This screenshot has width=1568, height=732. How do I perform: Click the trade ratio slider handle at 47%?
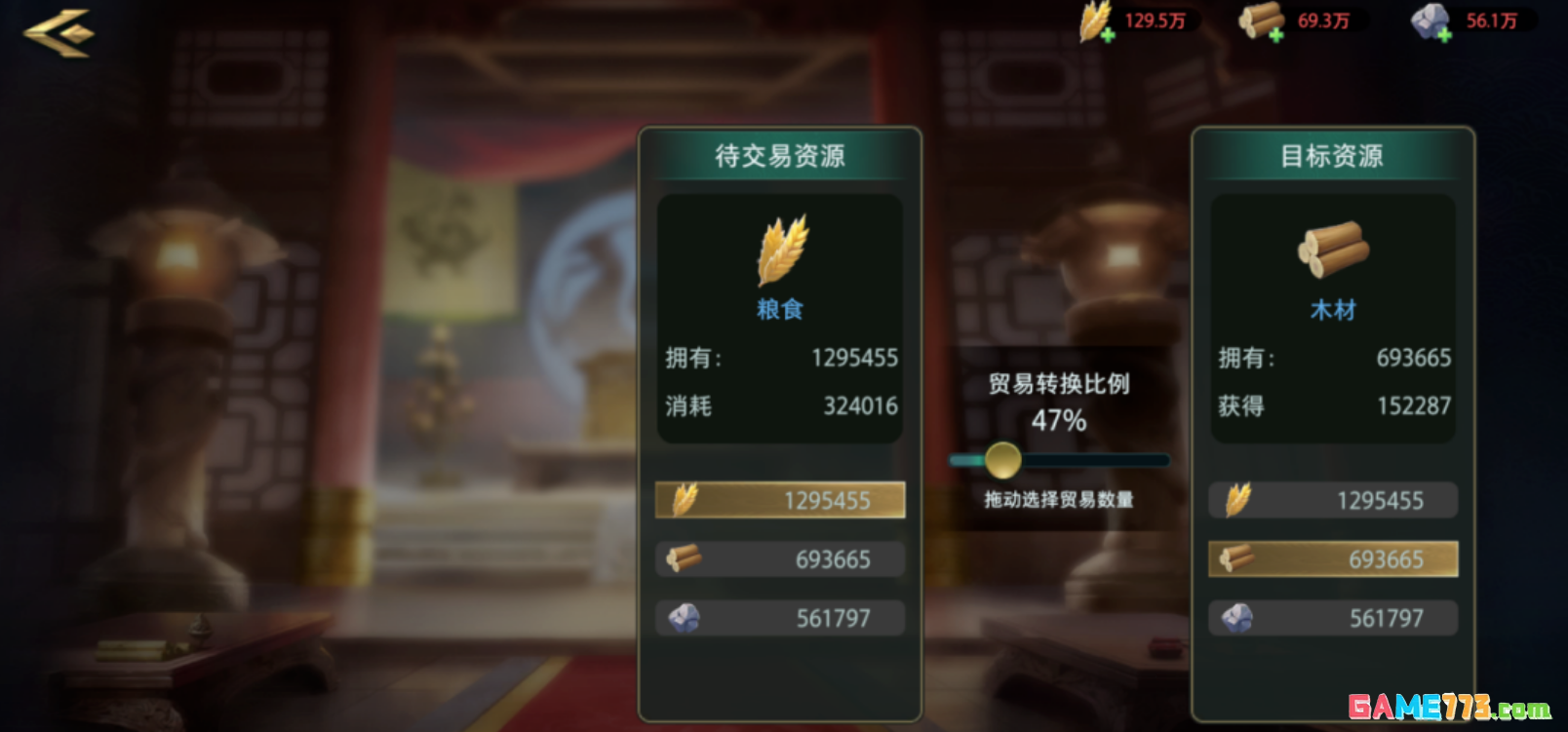tap(1004, 459)
